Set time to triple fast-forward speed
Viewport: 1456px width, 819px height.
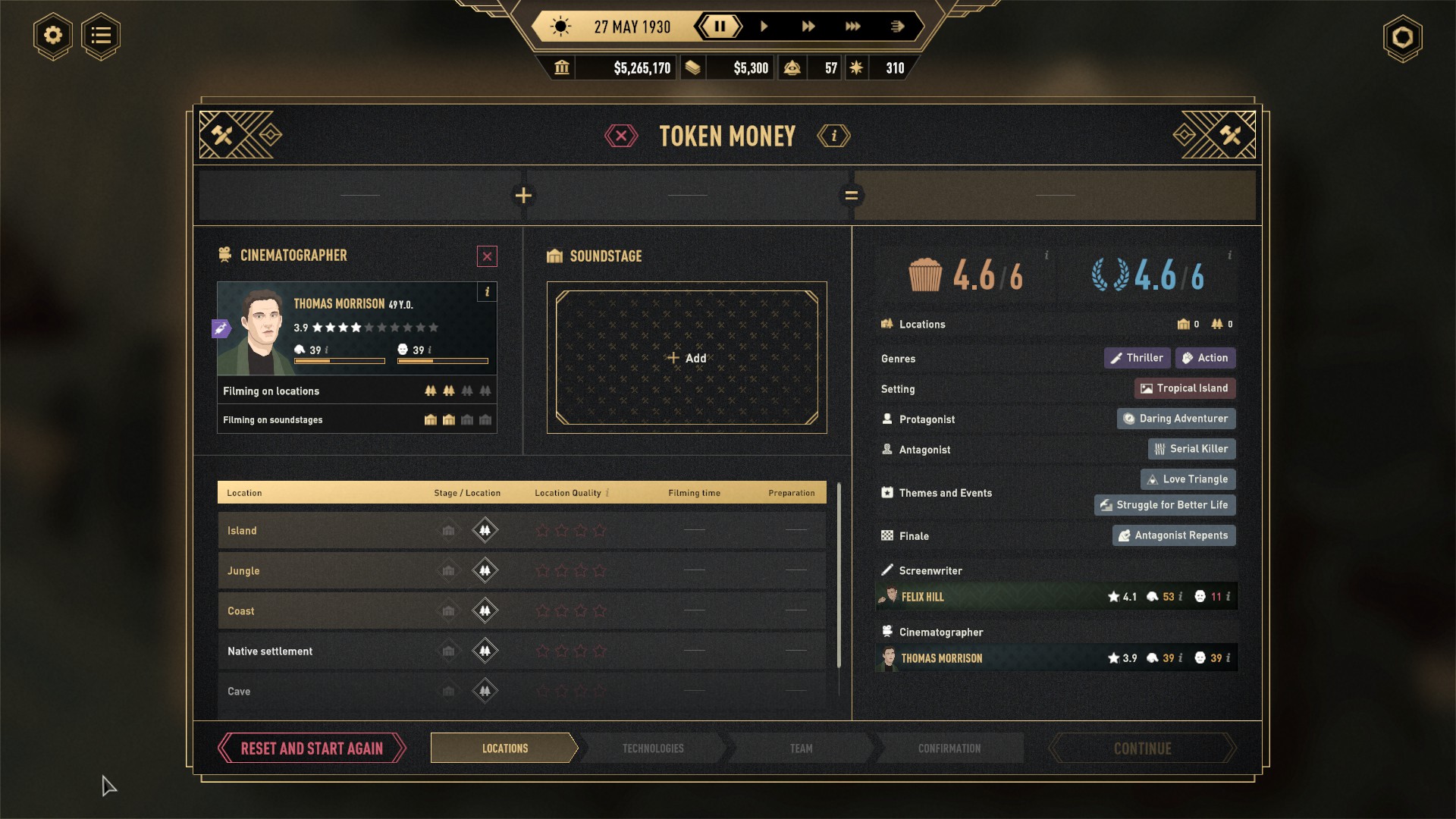point(853,27)
